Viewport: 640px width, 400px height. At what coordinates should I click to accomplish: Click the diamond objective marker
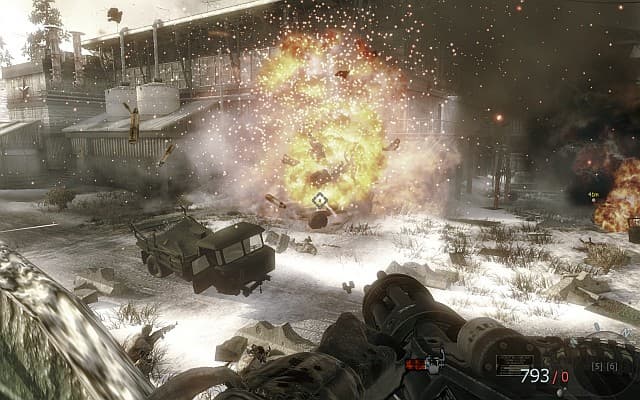click(319, 199)
